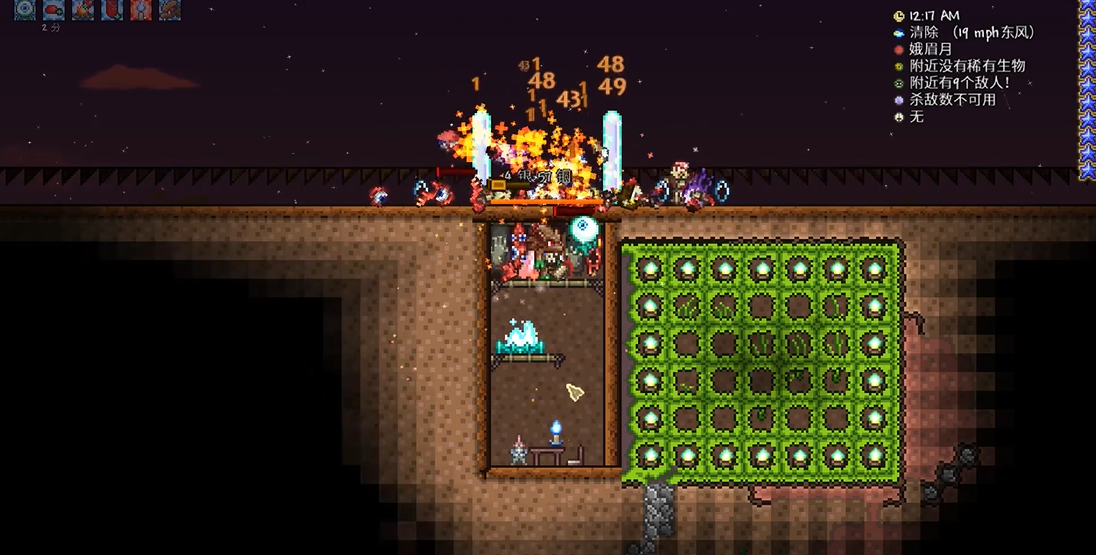Screen dimensions: 1096x555
Task: Click the eye-shaped buff icon
Action: (x=25, y=10)
